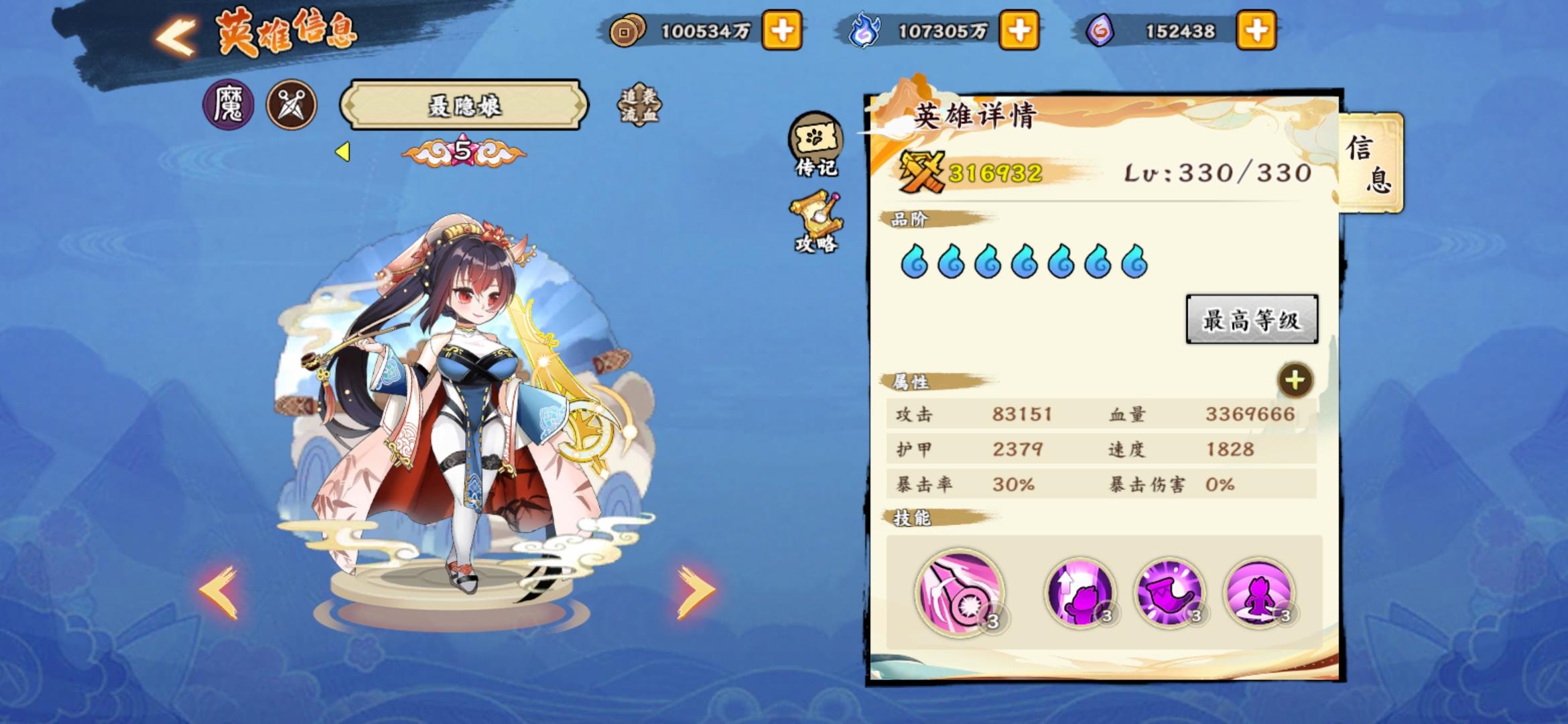The width and height of the screenshot is (1568, 724).
Task: Click the yellow triangle beside the star rank
Action: [343, 154]
